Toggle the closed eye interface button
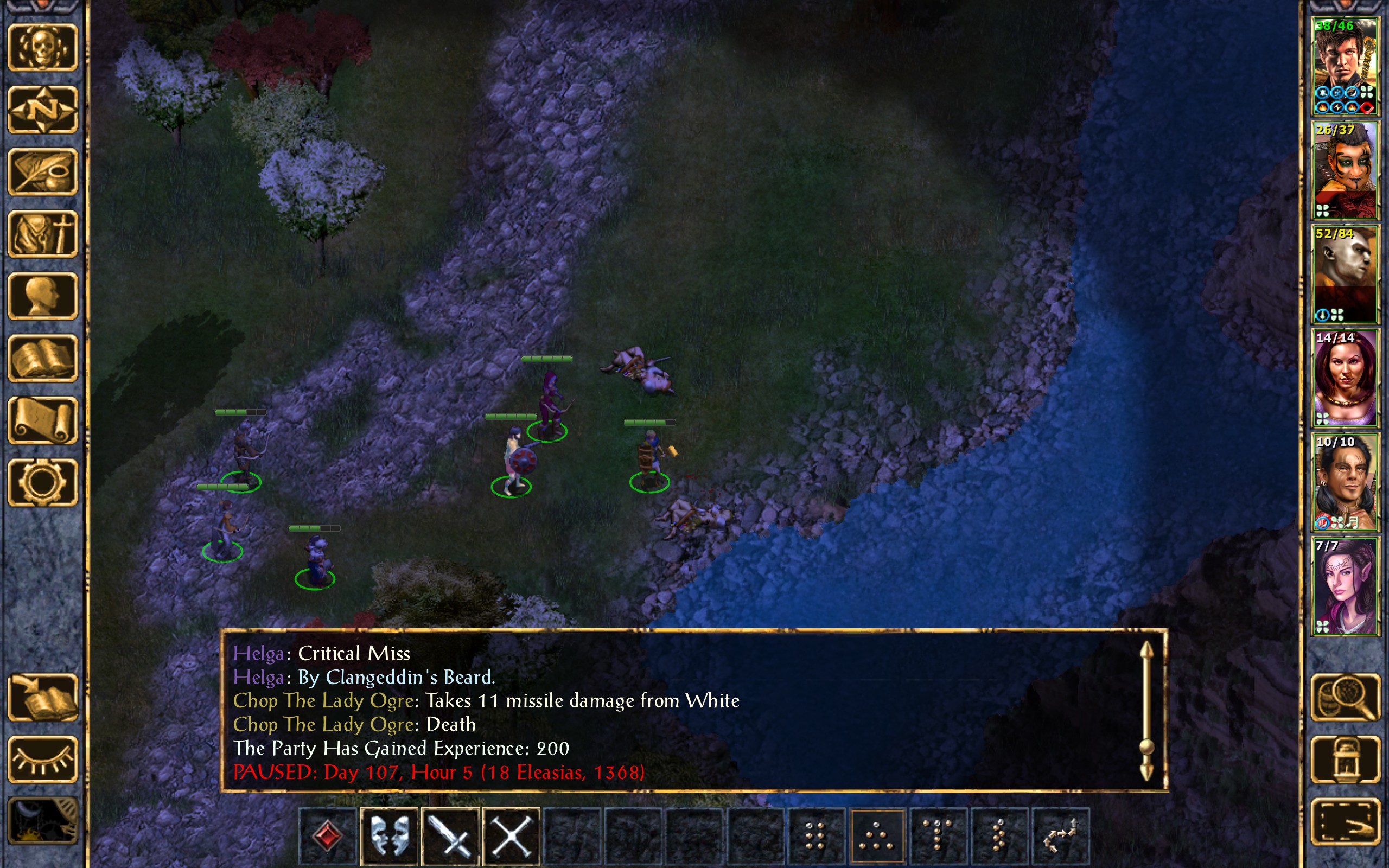The height and width of the screenshot is (868, 1389). point(43,759)
